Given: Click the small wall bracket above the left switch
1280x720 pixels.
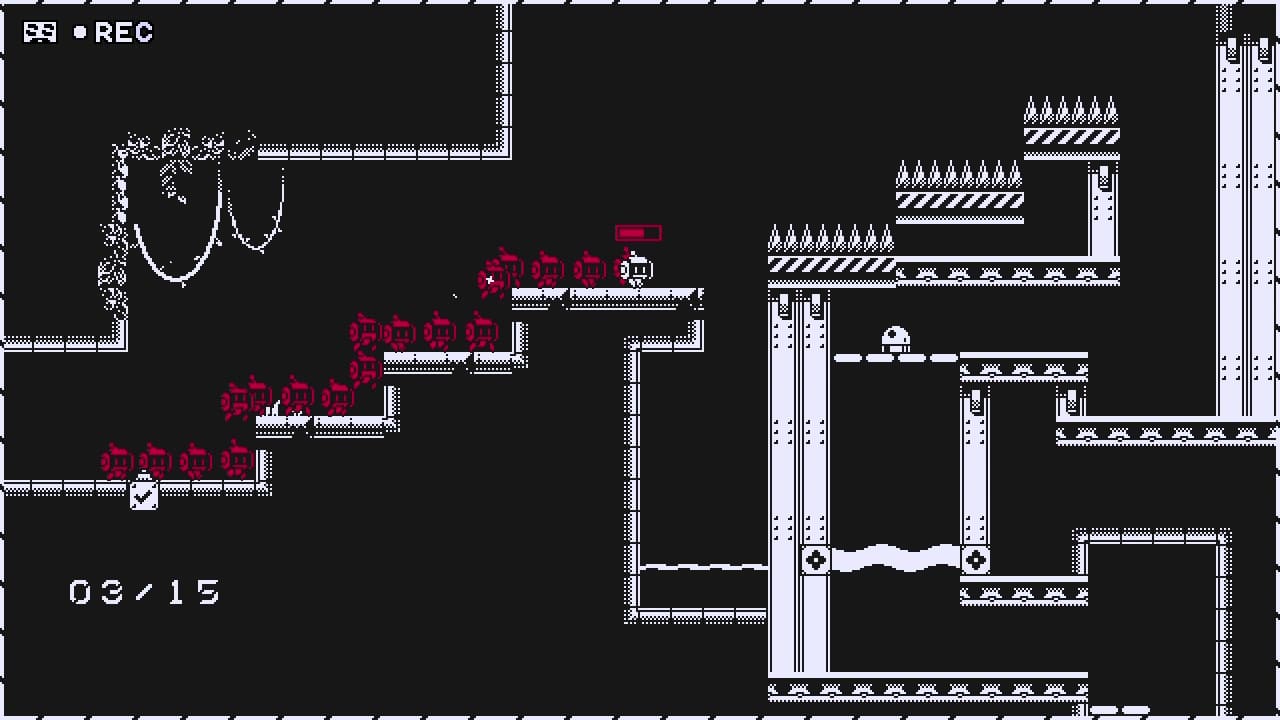Looking at the screenshot, I should pos(815,527).
